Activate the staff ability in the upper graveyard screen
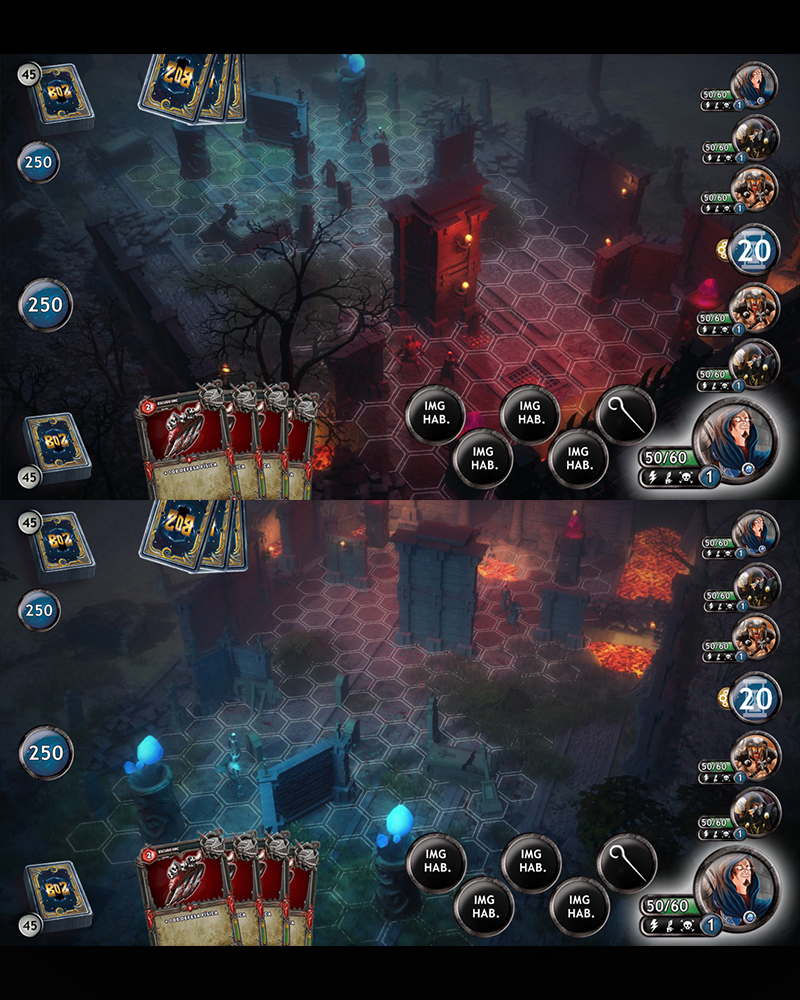 (626, 414)
